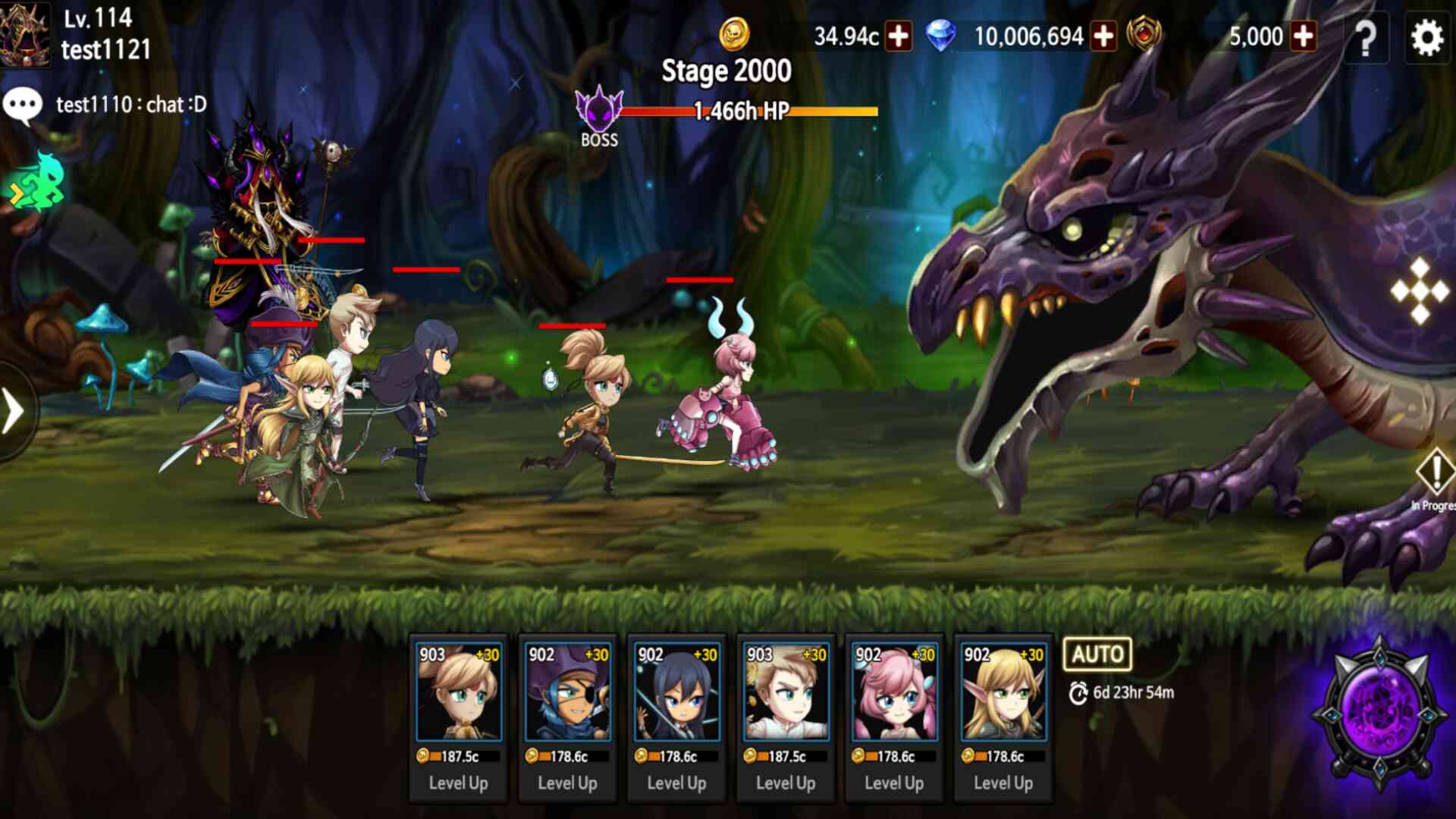This screenshot has width=1456, height=819.
Task: Level up the pink-haired hero
Action: [x=894, y=783]
